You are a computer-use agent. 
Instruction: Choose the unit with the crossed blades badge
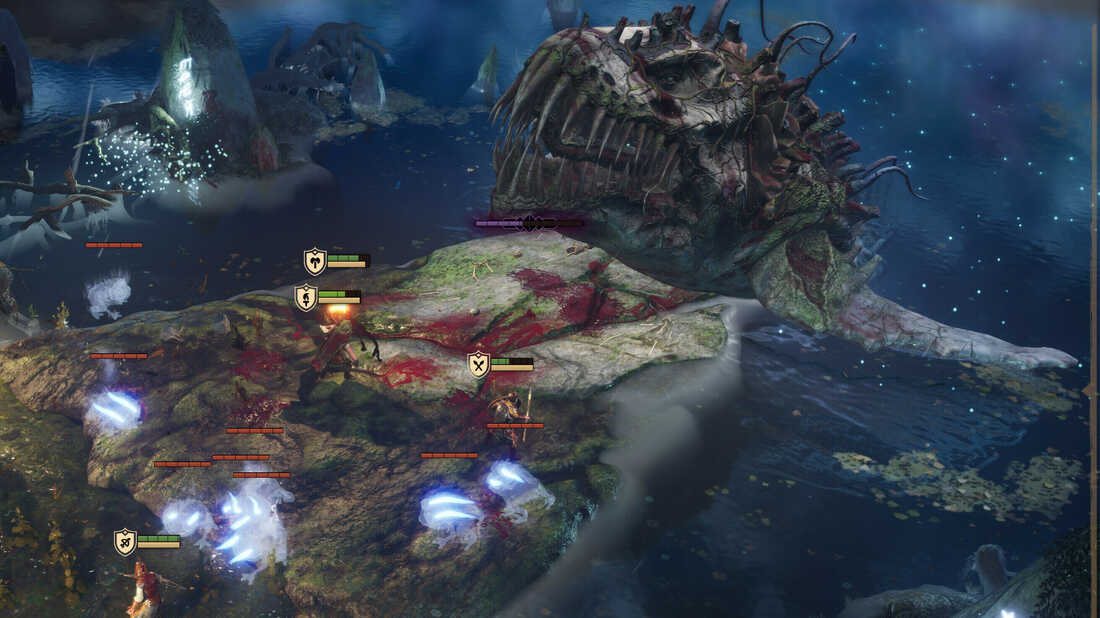[479, 364]
